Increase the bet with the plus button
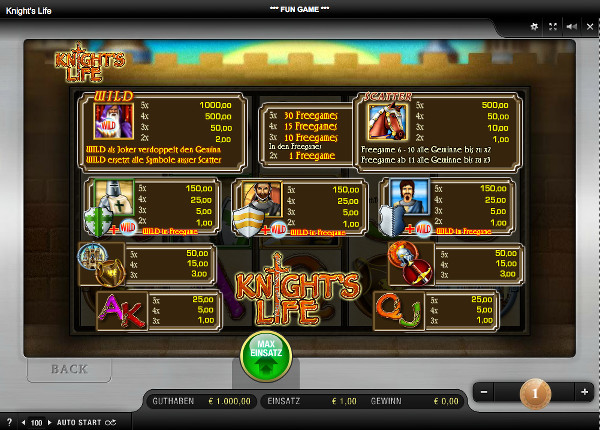 click(584, 392)
